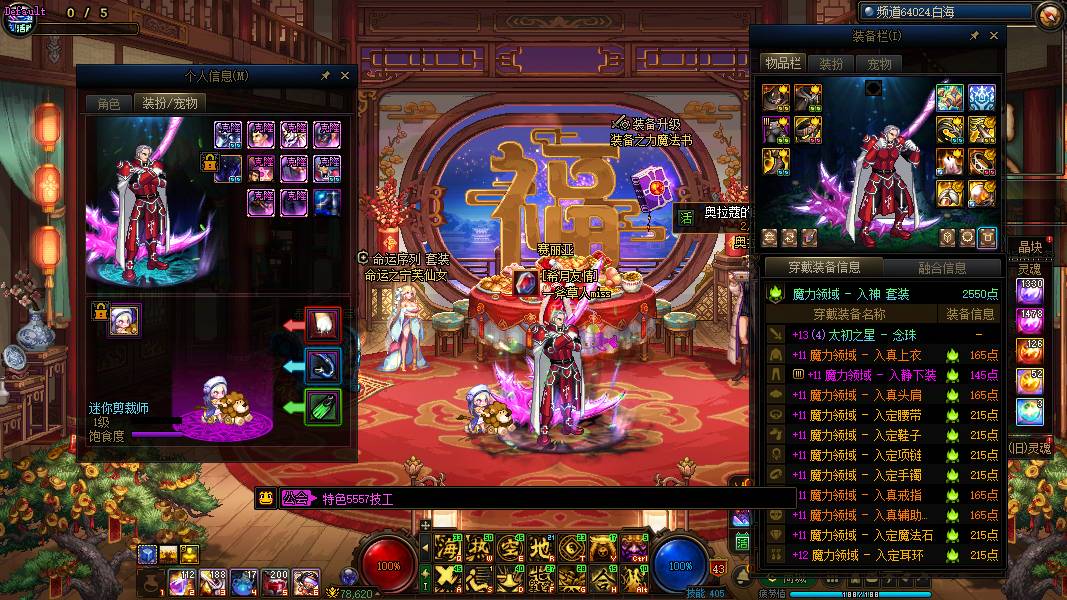Click the 公会 guild chat channel tag
Image resolution: width=1067 pixels, height=600 pixels.
(295, 498)
